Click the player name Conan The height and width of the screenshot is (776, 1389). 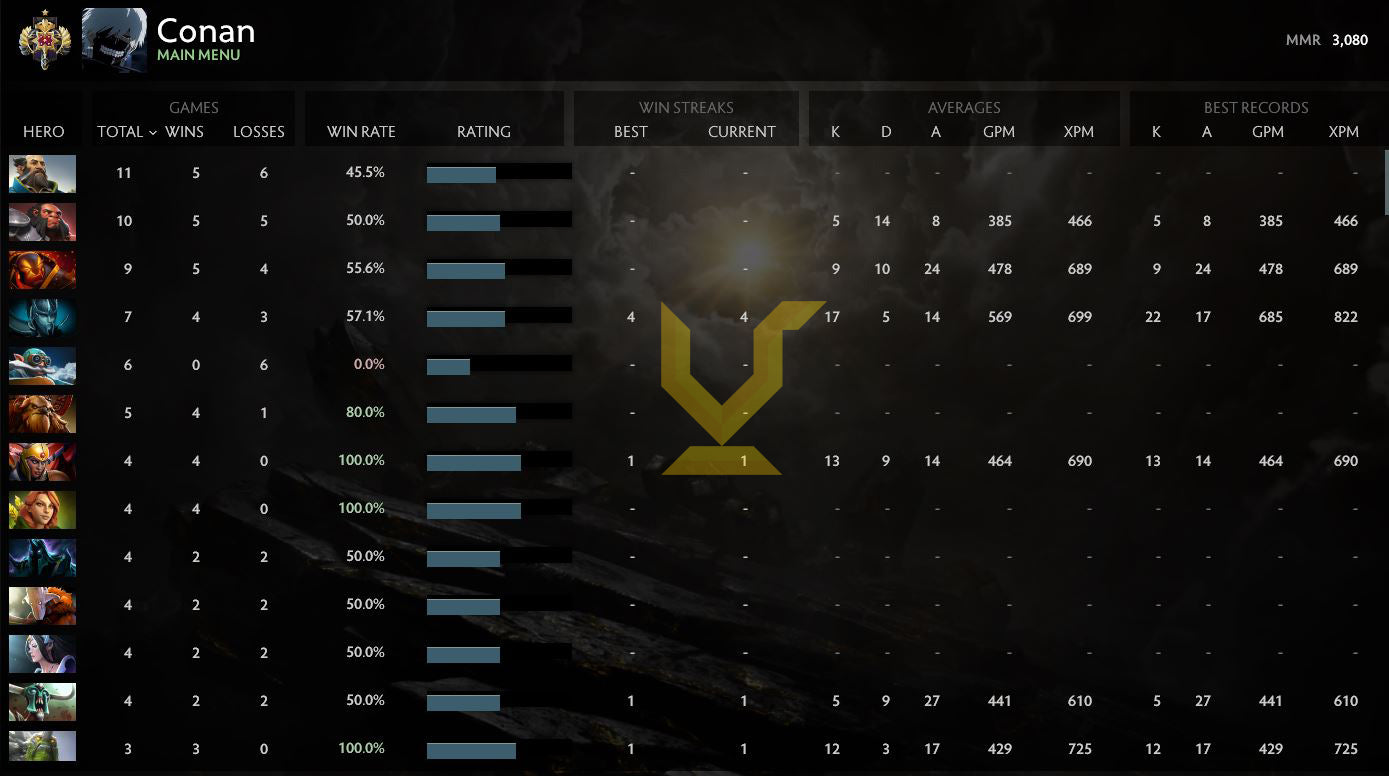pos(205,31)
